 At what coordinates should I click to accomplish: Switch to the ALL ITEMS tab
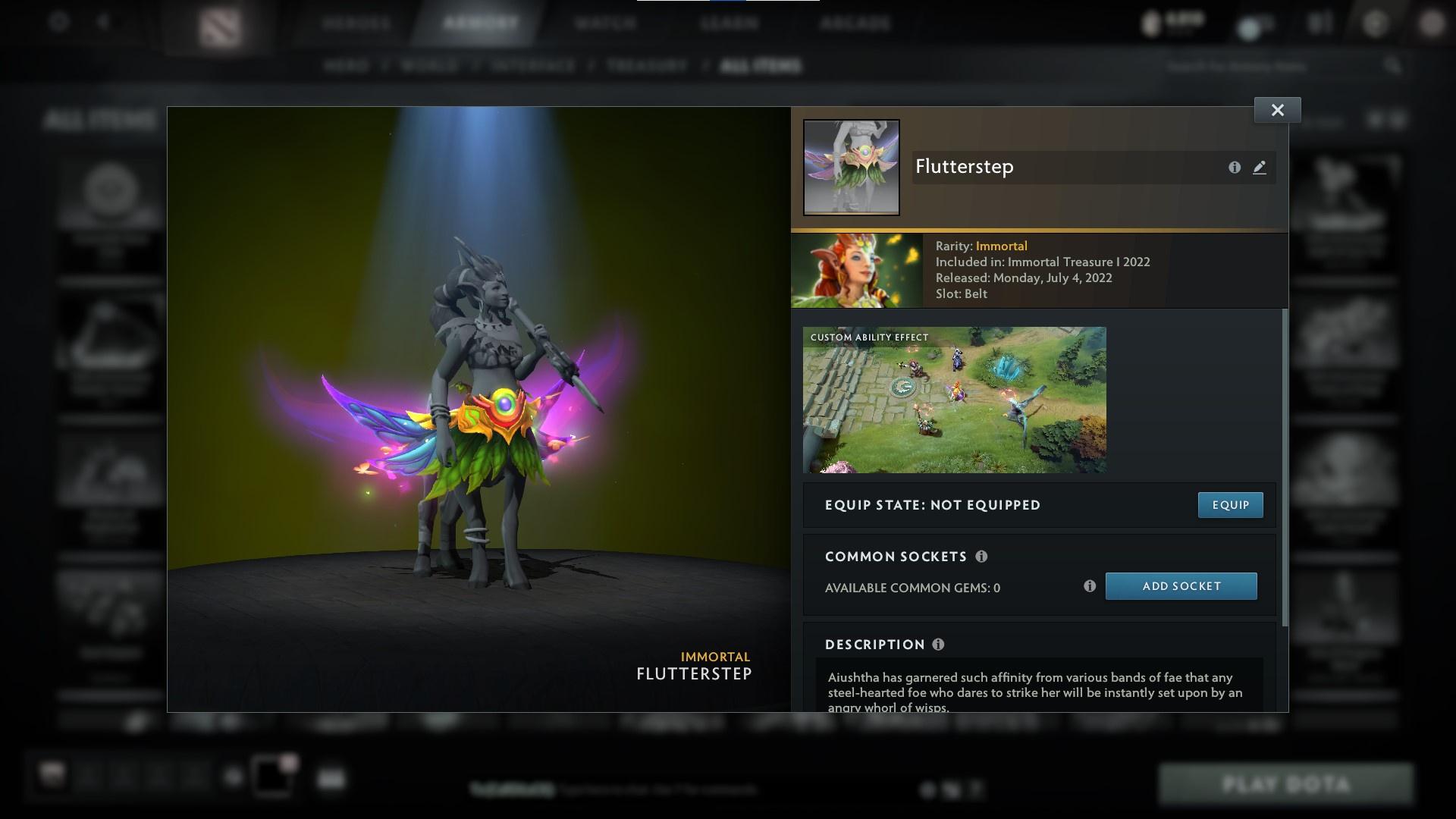pos(761,65)
